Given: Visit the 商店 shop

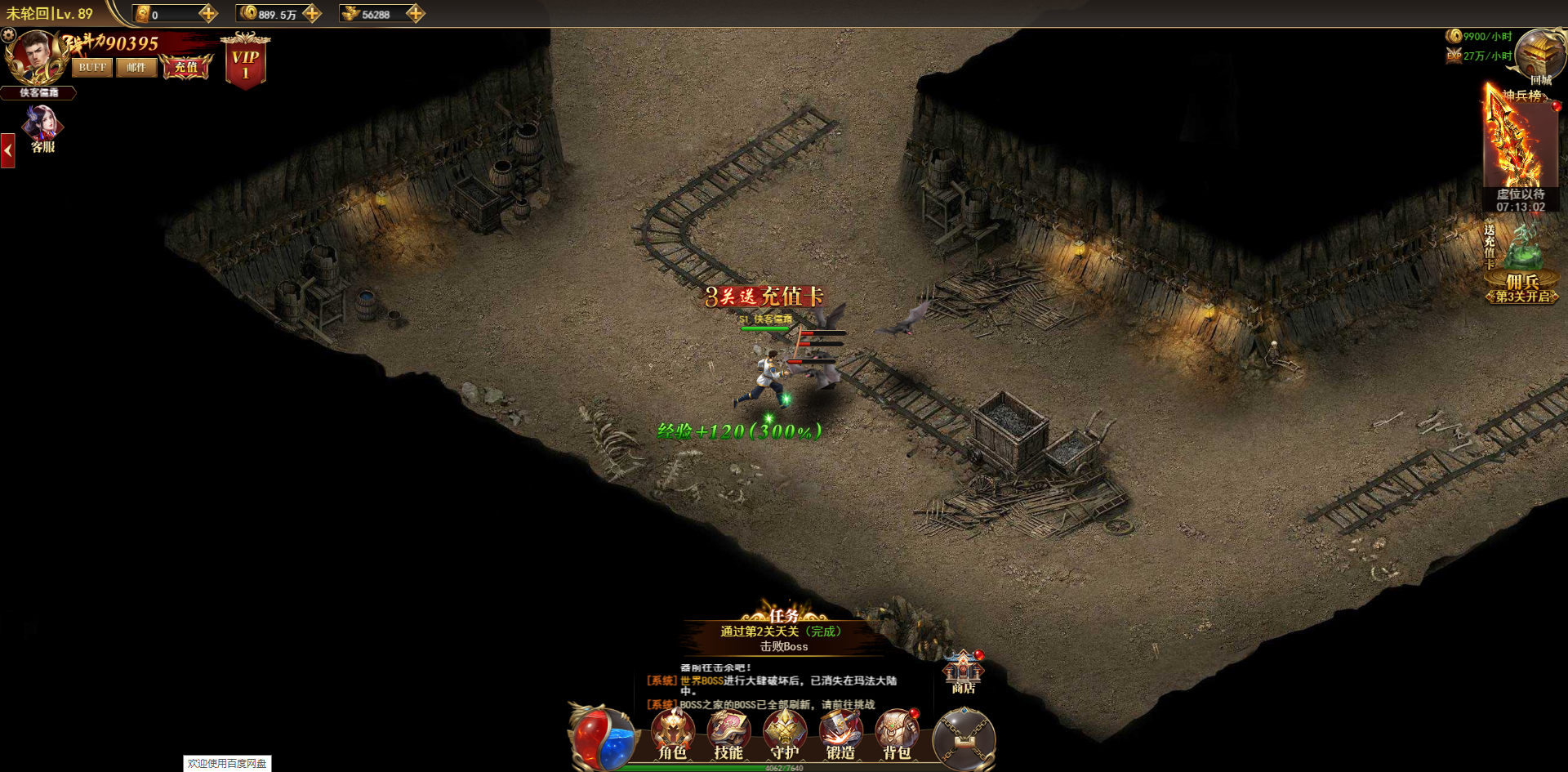Looking at the screenshot, I should (964, 672).
